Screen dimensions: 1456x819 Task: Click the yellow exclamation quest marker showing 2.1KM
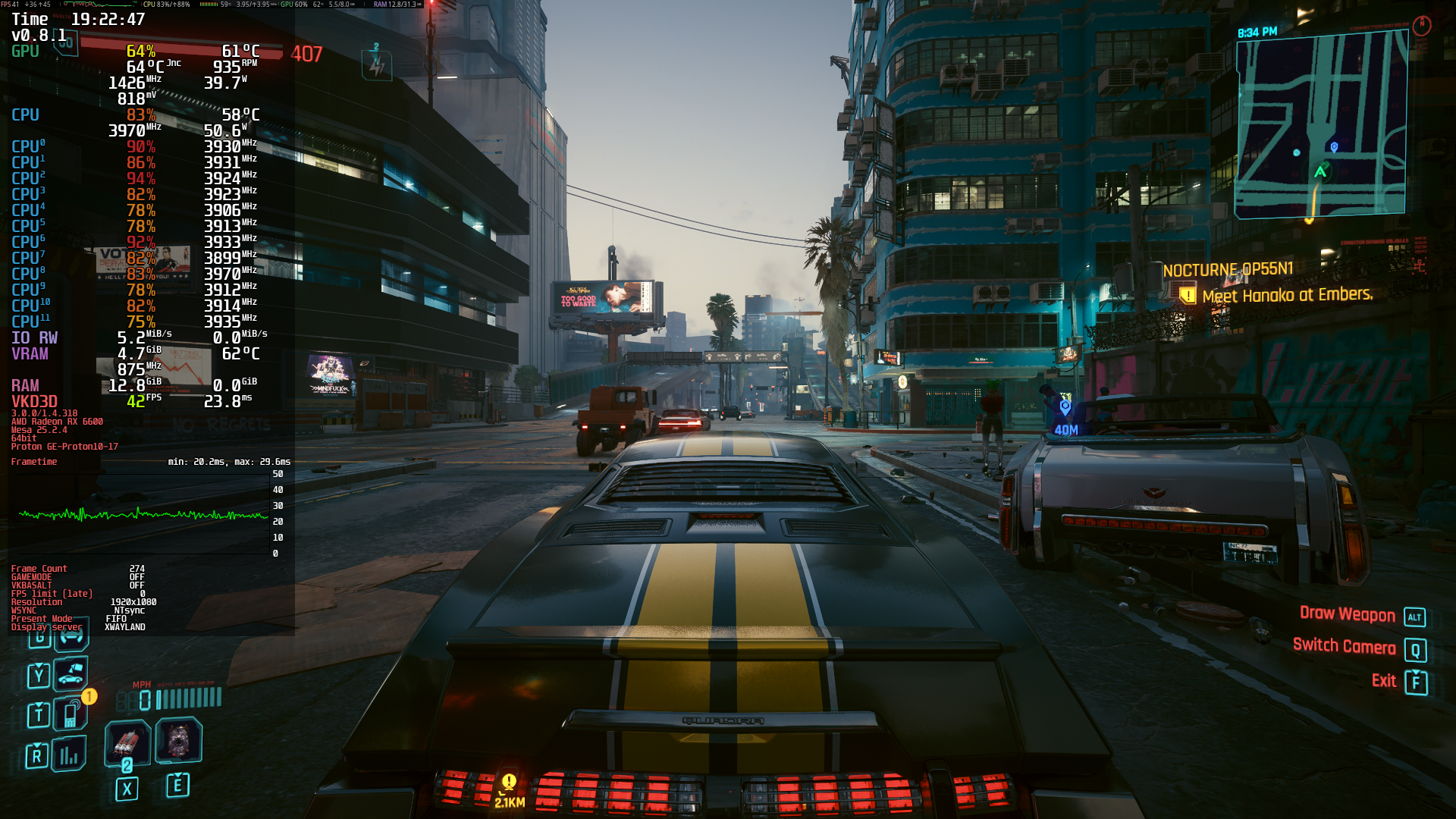tap(509, 780)
